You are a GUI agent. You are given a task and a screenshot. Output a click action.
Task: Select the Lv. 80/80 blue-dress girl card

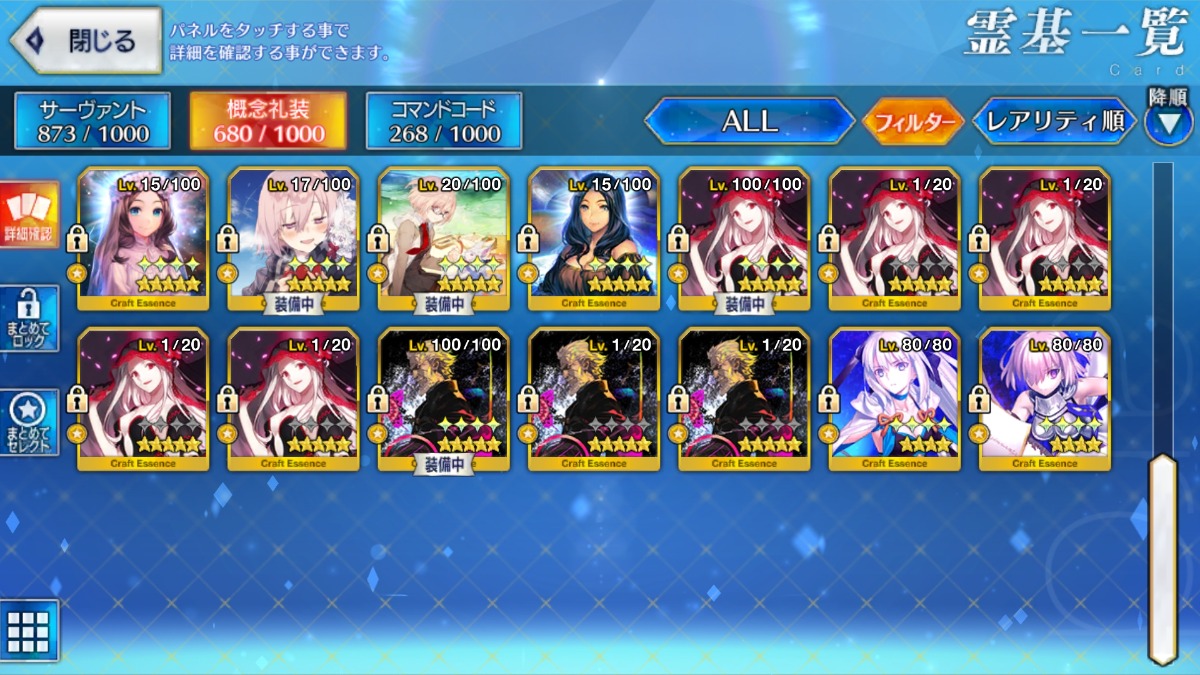(x=894, y=398)
